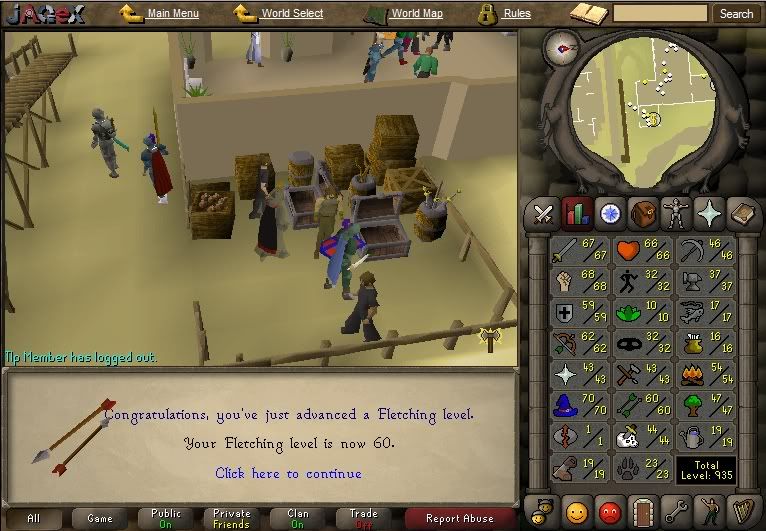
Task: Open the World Map
Action: 416,14
